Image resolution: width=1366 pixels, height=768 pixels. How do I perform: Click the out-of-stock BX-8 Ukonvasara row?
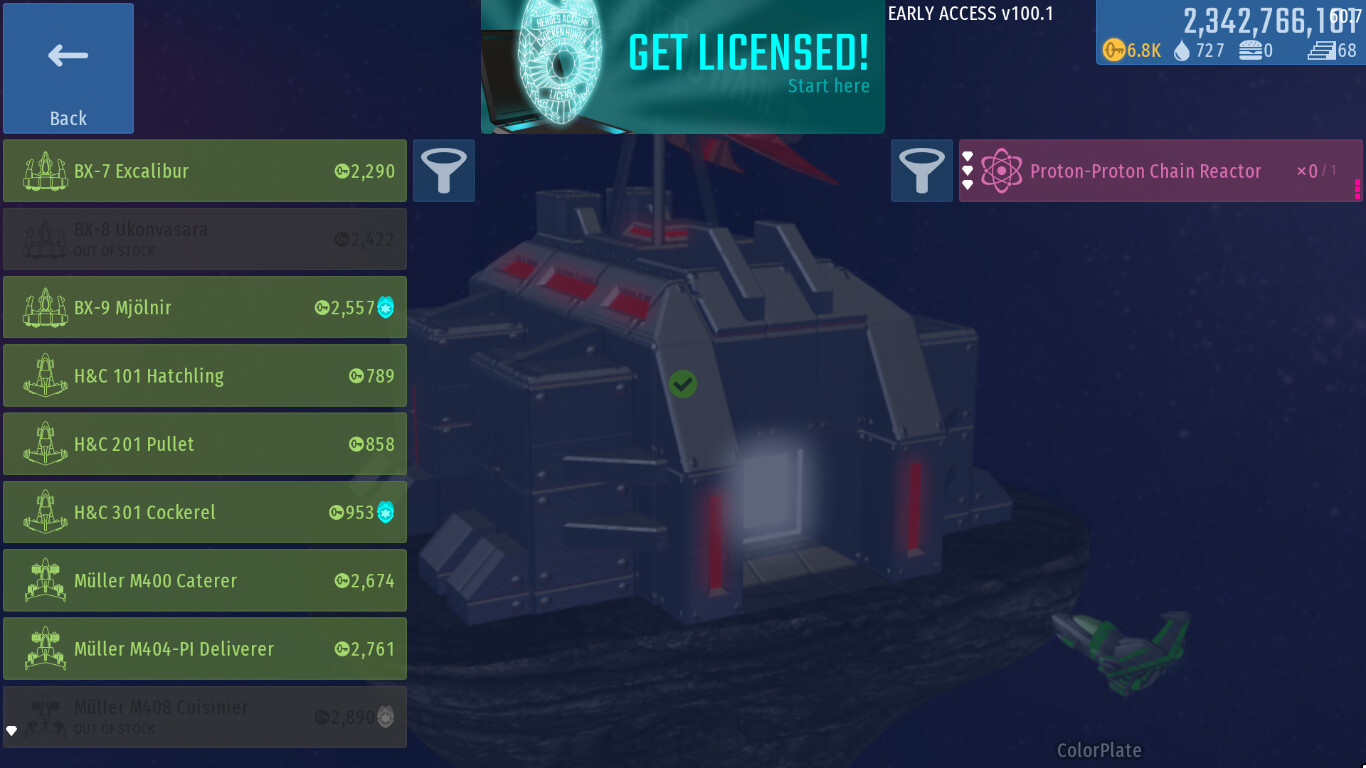pyautogui.click(x=205, y=239)
